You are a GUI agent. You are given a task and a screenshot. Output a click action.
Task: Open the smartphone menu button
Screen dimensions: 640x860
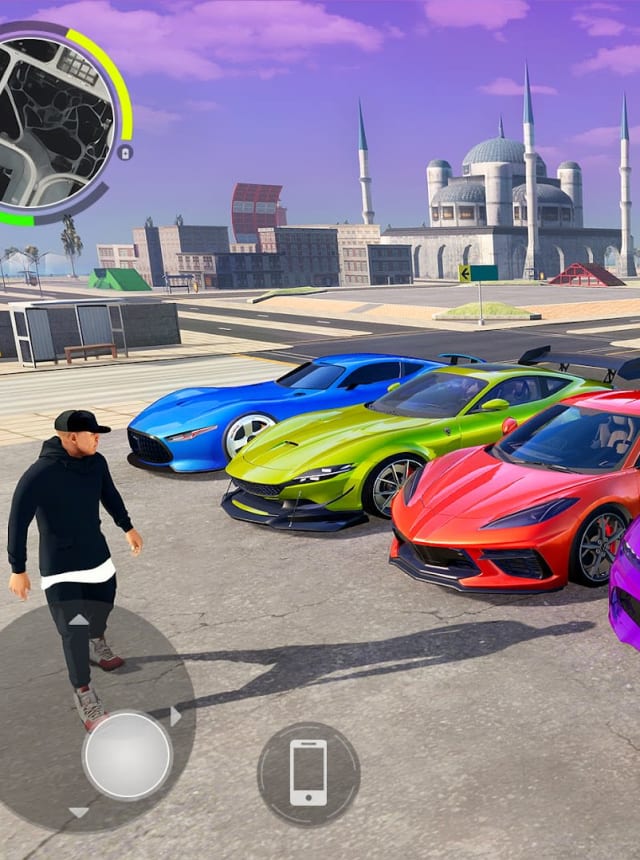coord(308,773)
